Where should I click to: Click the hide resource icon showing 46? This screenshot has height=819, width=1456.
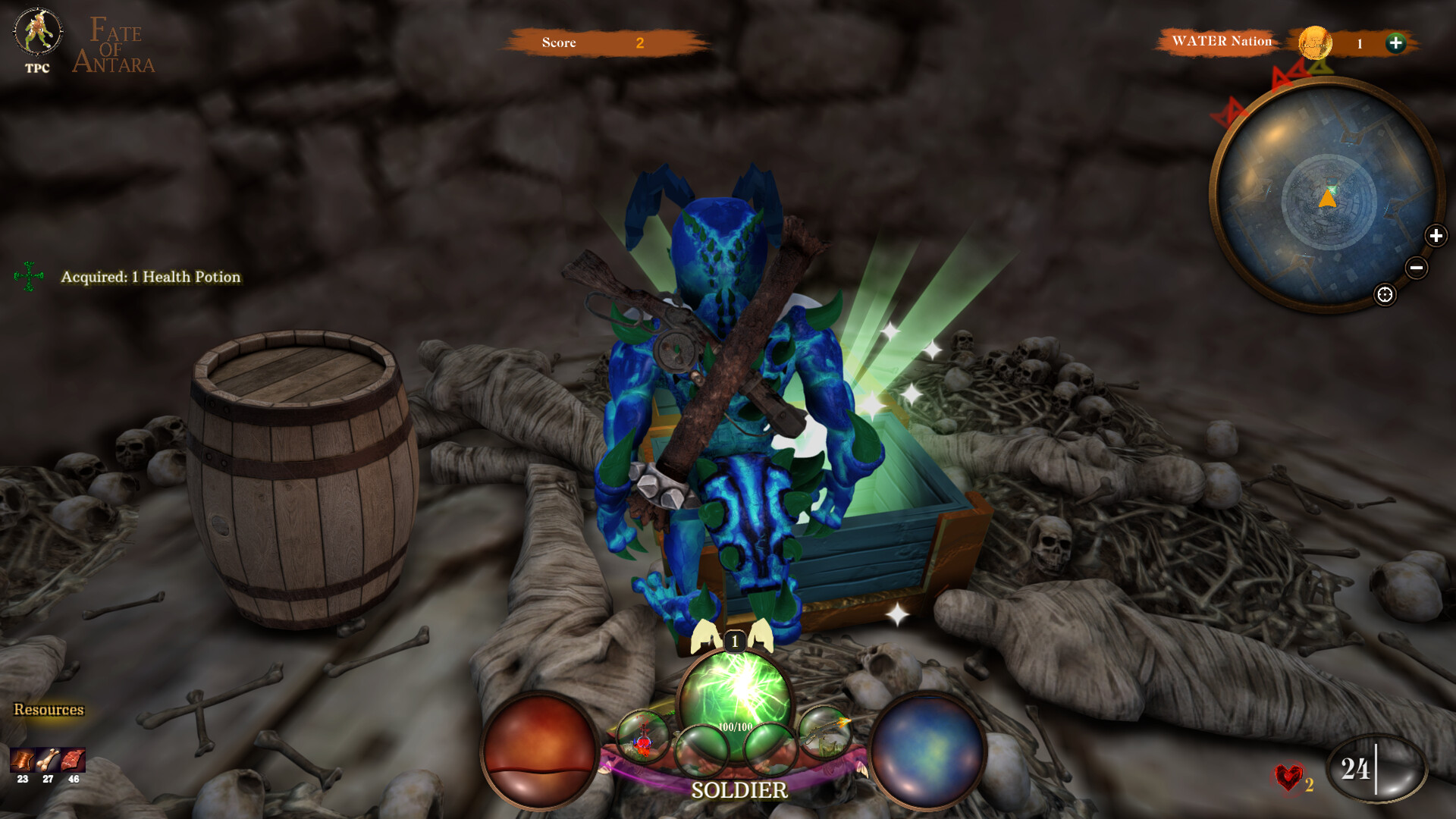point(74,758)
